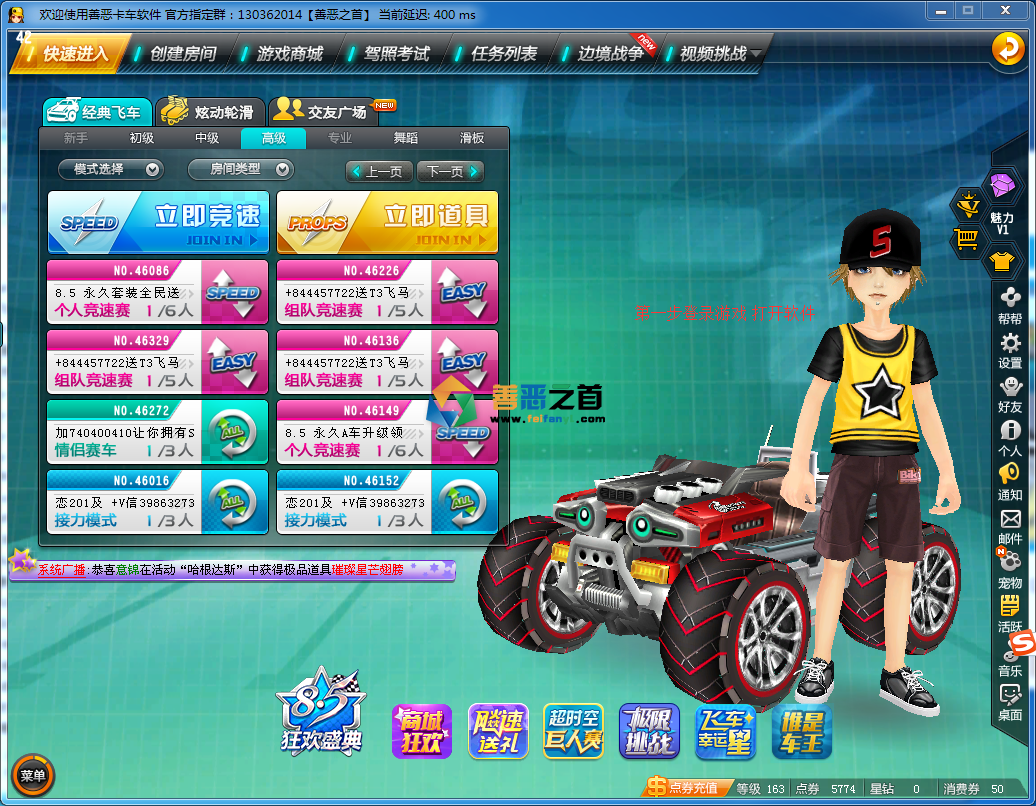Viewport: 1036px width, 806px height.
Task: Open the 极限挑战 event button
Action: click(x=649, y=731)
